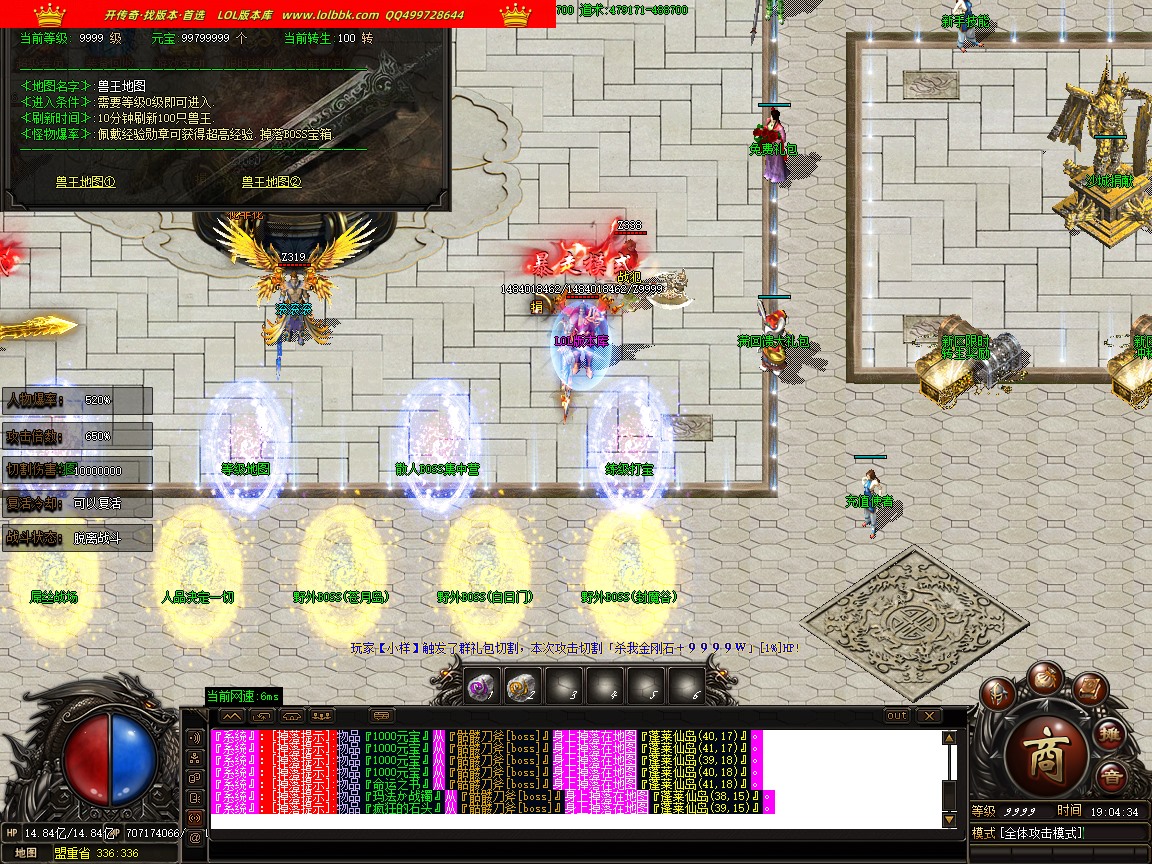This screenshot has width=1152, height=864.
Task: Close the chat panel with the X
Action: point(929,716)
